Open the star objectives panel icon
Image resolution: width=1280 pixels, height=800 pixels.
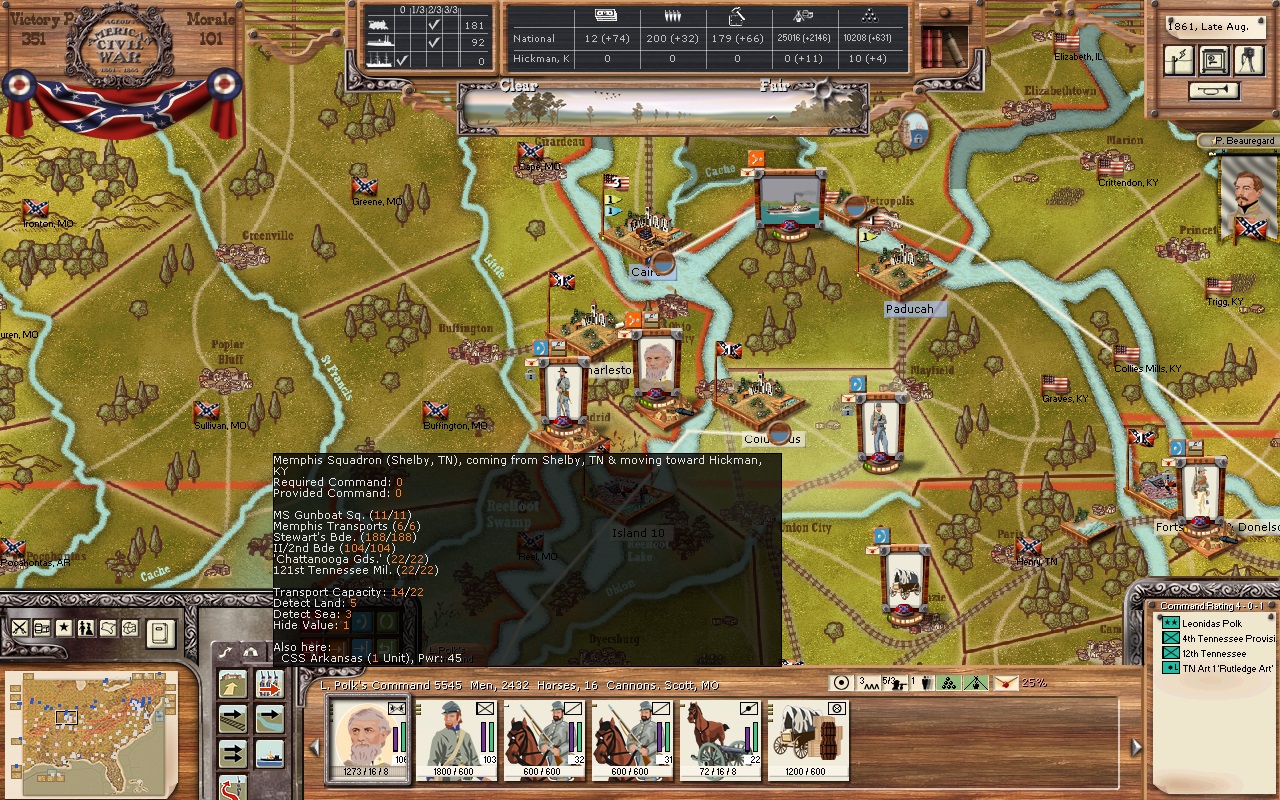tap(62, 626)
